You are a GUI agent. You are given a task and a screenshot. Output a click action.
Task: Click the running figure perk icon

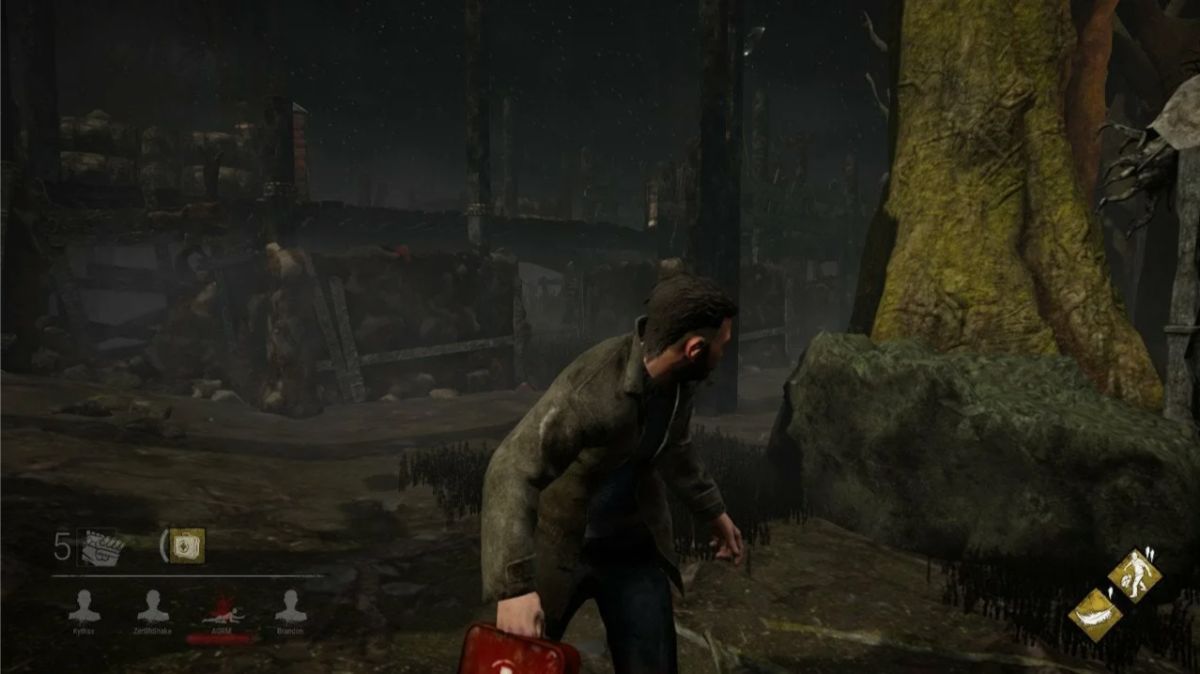[x=1134, y=575]
